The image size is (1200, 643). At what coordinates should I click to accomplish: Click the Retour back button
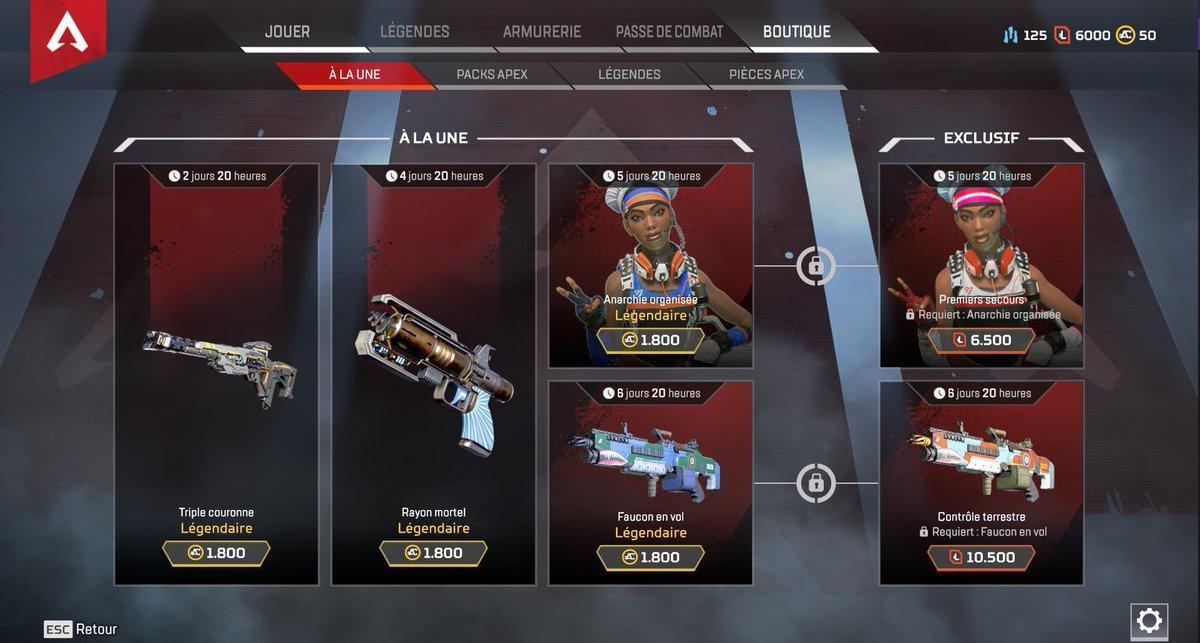[81, 629]
